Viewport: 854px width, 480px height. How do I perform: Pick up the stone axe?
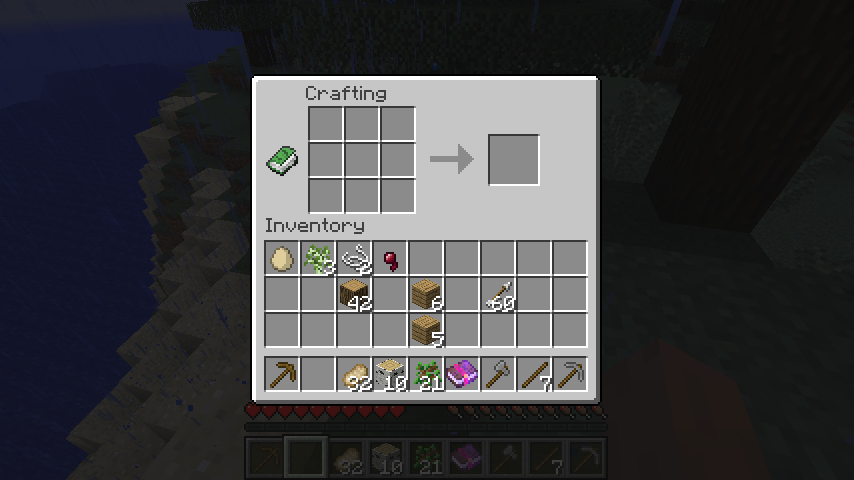pos(499,375)
